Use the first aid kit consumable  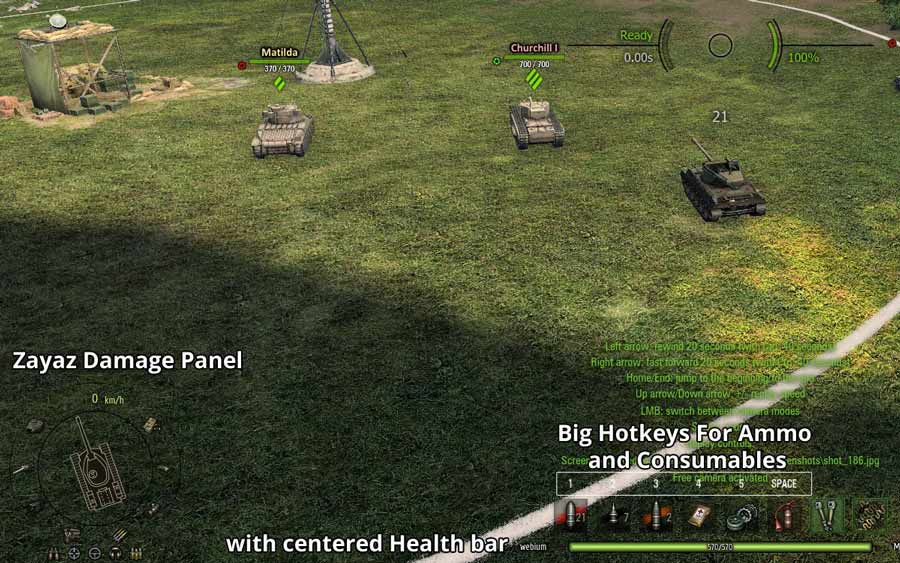point(698,516)
